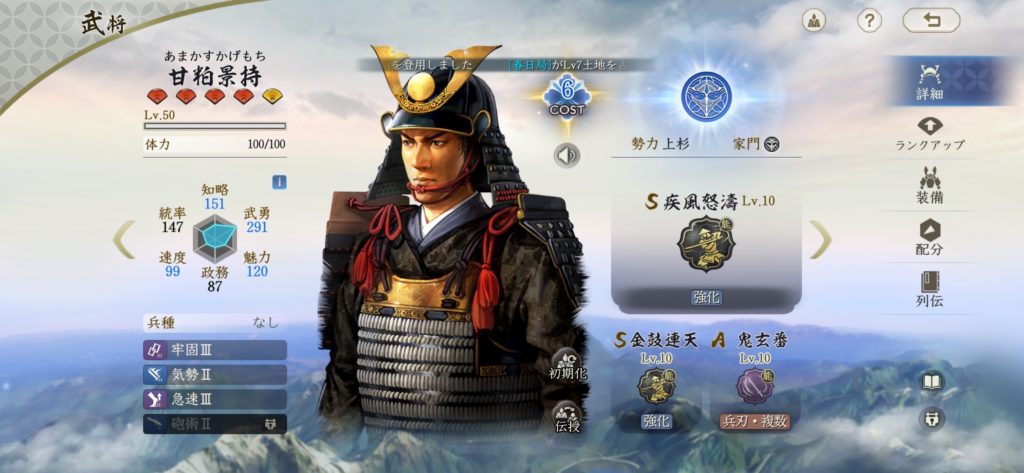Open the 家門 clan dropdown arrow

coord(772,144)
